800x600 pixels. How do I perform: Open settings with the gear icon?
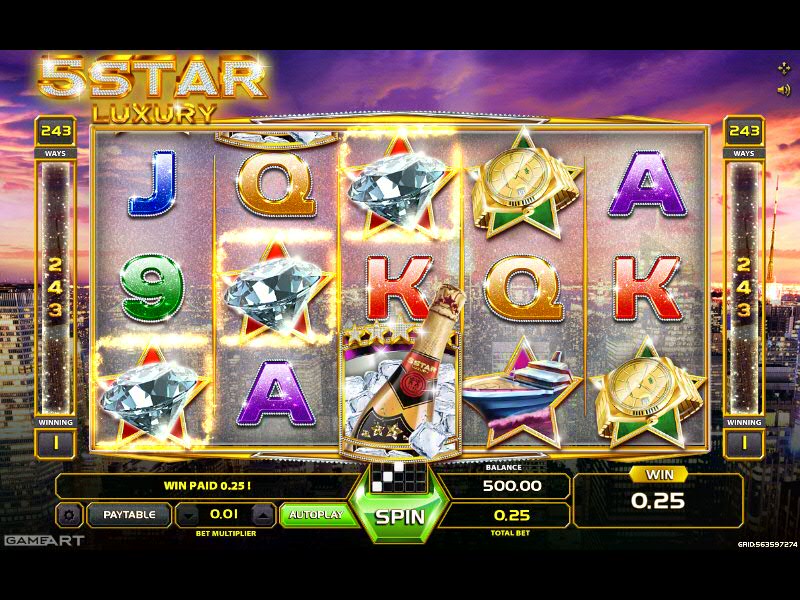(x=69, y=515)
